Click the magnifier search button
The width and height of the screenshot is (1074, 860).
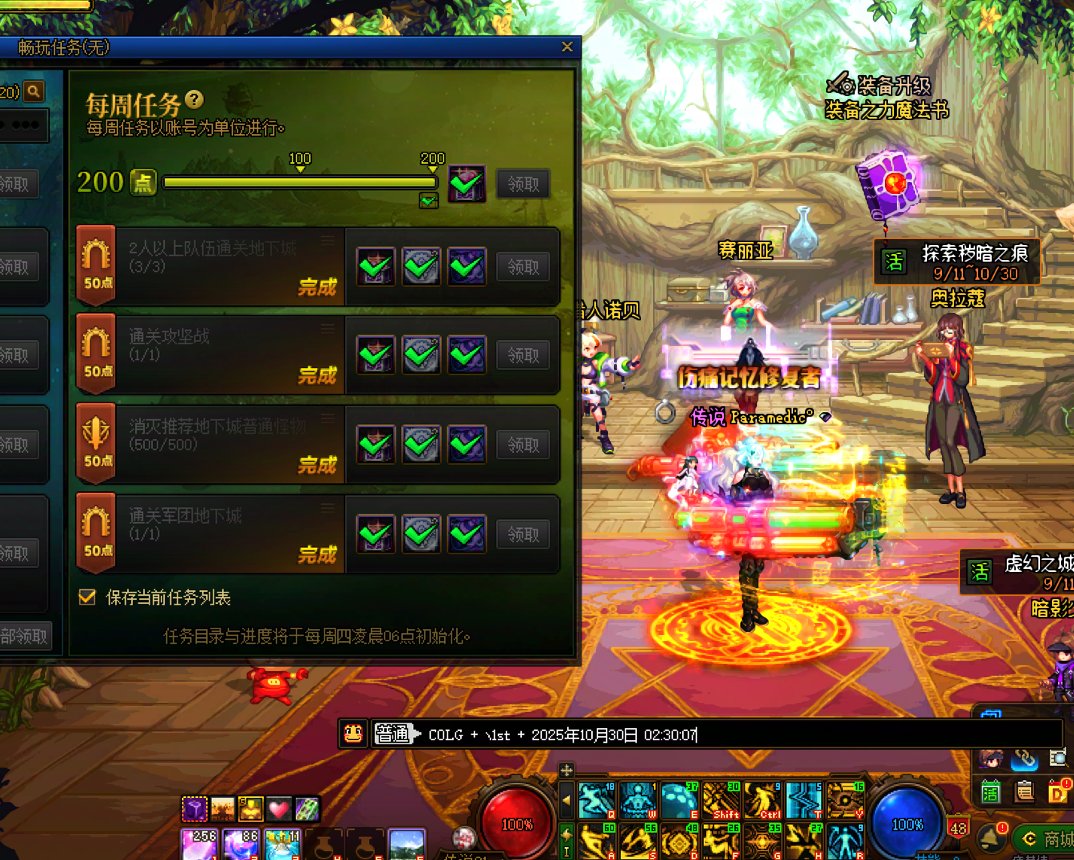(34, 92)
